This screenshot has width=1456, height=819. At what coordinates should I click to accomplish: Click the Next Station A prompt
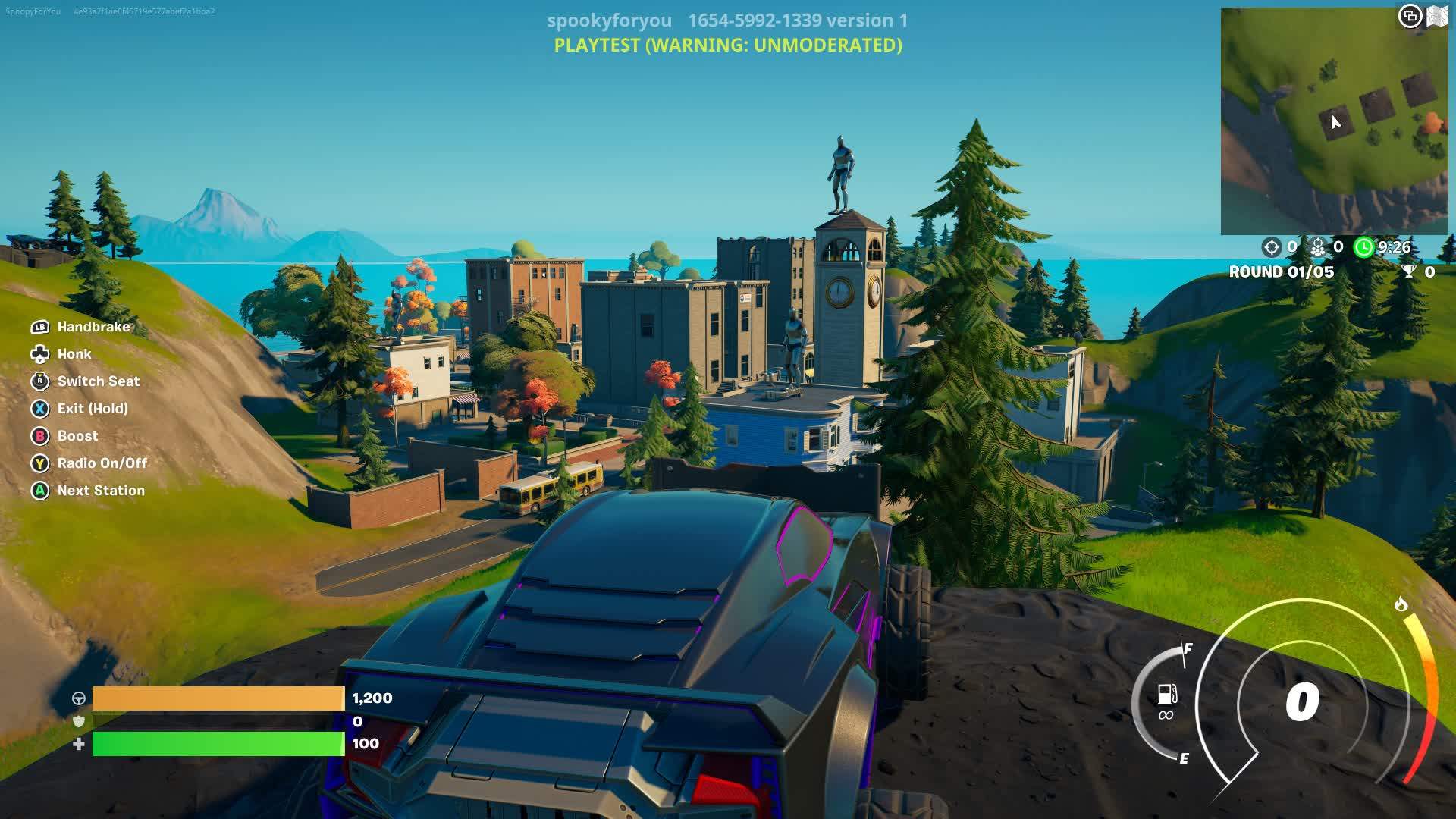pyautogui.click(x=39, y=491)
